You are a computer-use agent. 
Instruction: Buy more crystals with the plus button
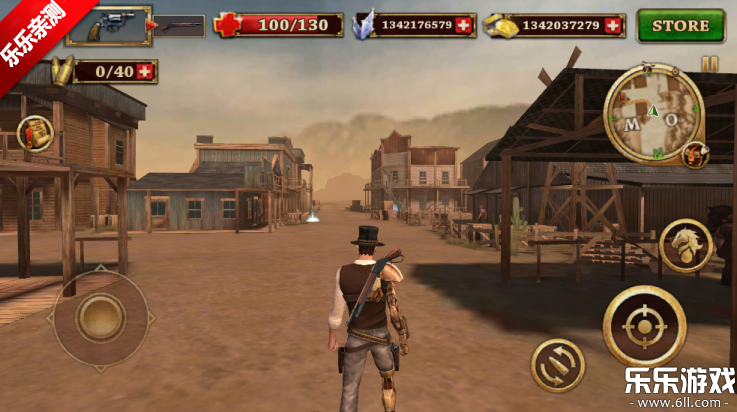click(463, 25)
